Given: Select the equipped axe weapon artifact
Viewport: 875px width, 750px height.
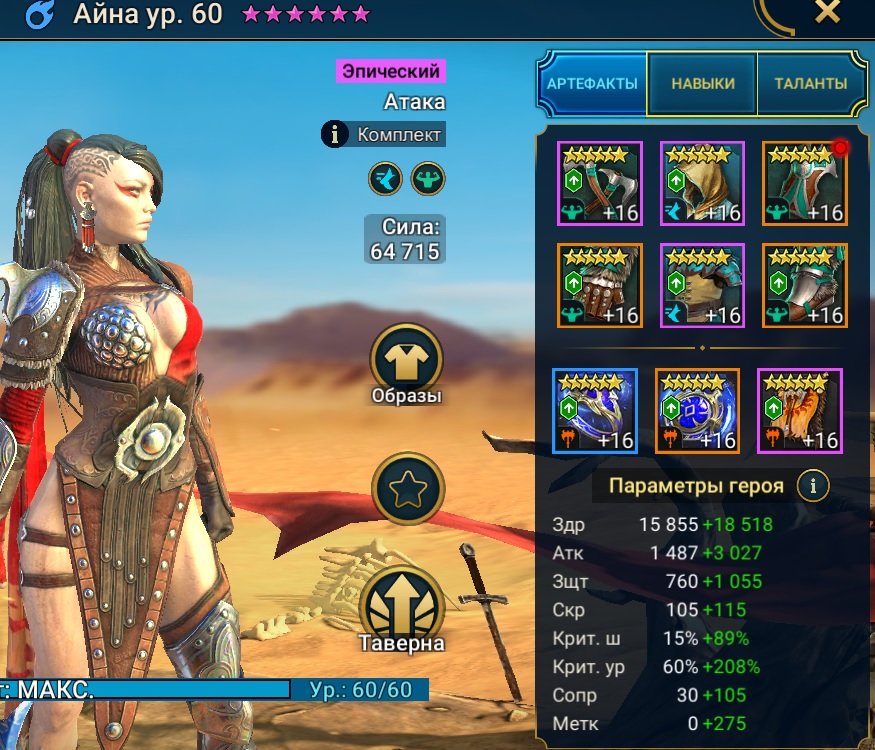Looking at the screenshot, I should (x=598, y=184).
